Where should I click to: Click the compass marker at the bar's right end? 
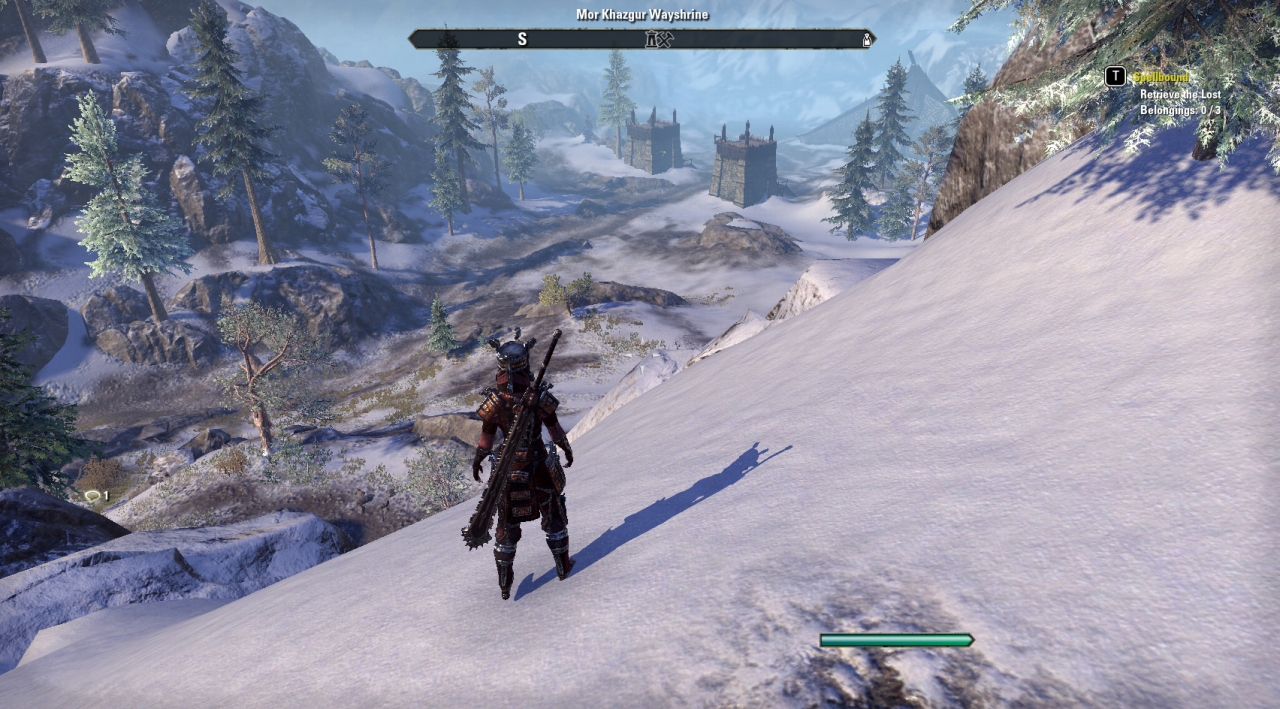[x=866, y=40]
